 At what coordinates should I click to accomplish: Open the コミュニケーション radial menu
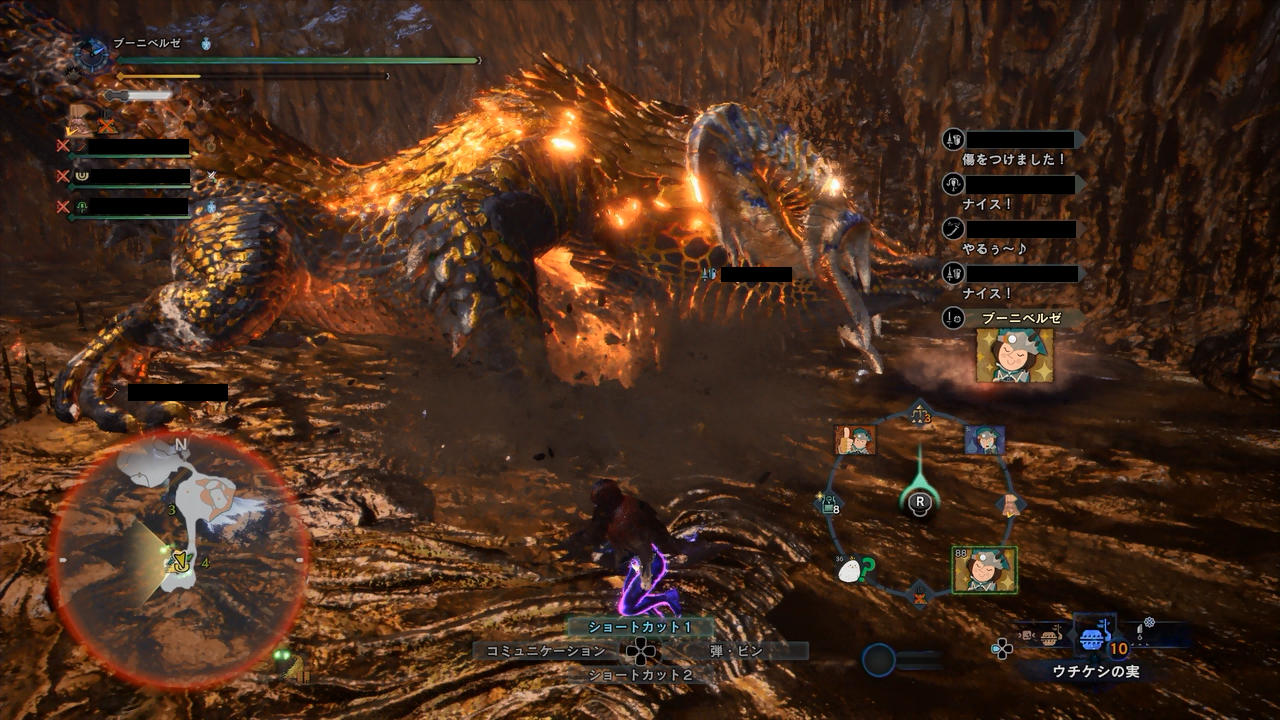(x=546, y=651)
